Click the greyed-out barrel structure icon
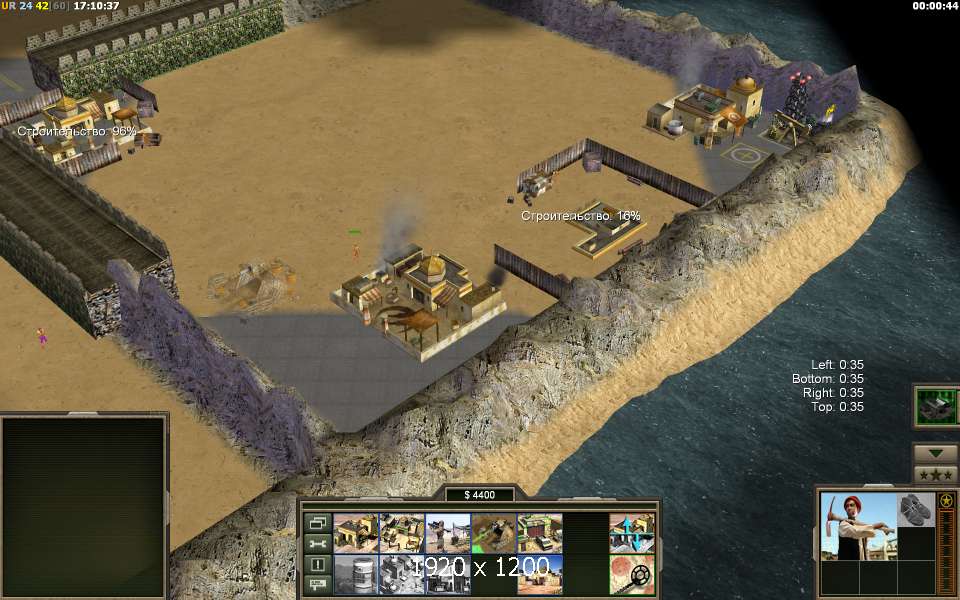This screenshot has width=960, height=600. pos(355,575)
